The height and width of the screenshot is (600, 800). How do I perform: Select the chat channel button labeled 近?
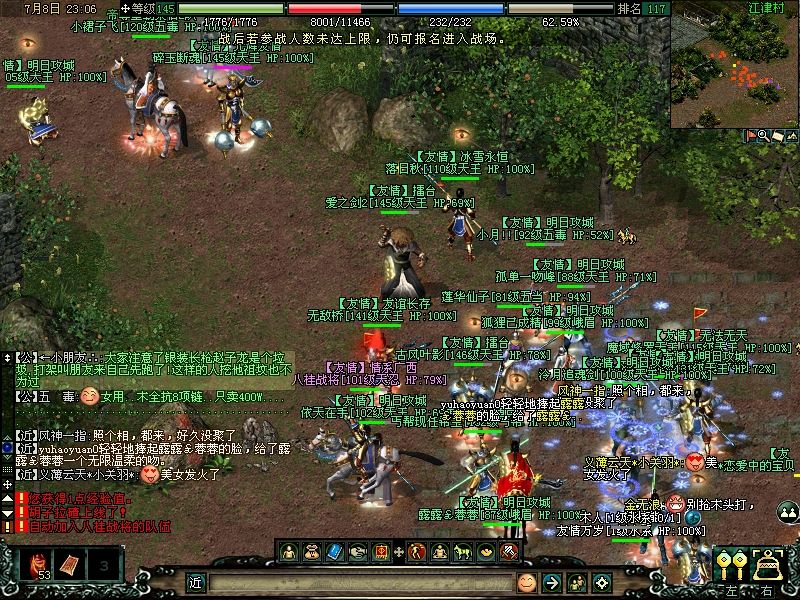pos(196,582)
